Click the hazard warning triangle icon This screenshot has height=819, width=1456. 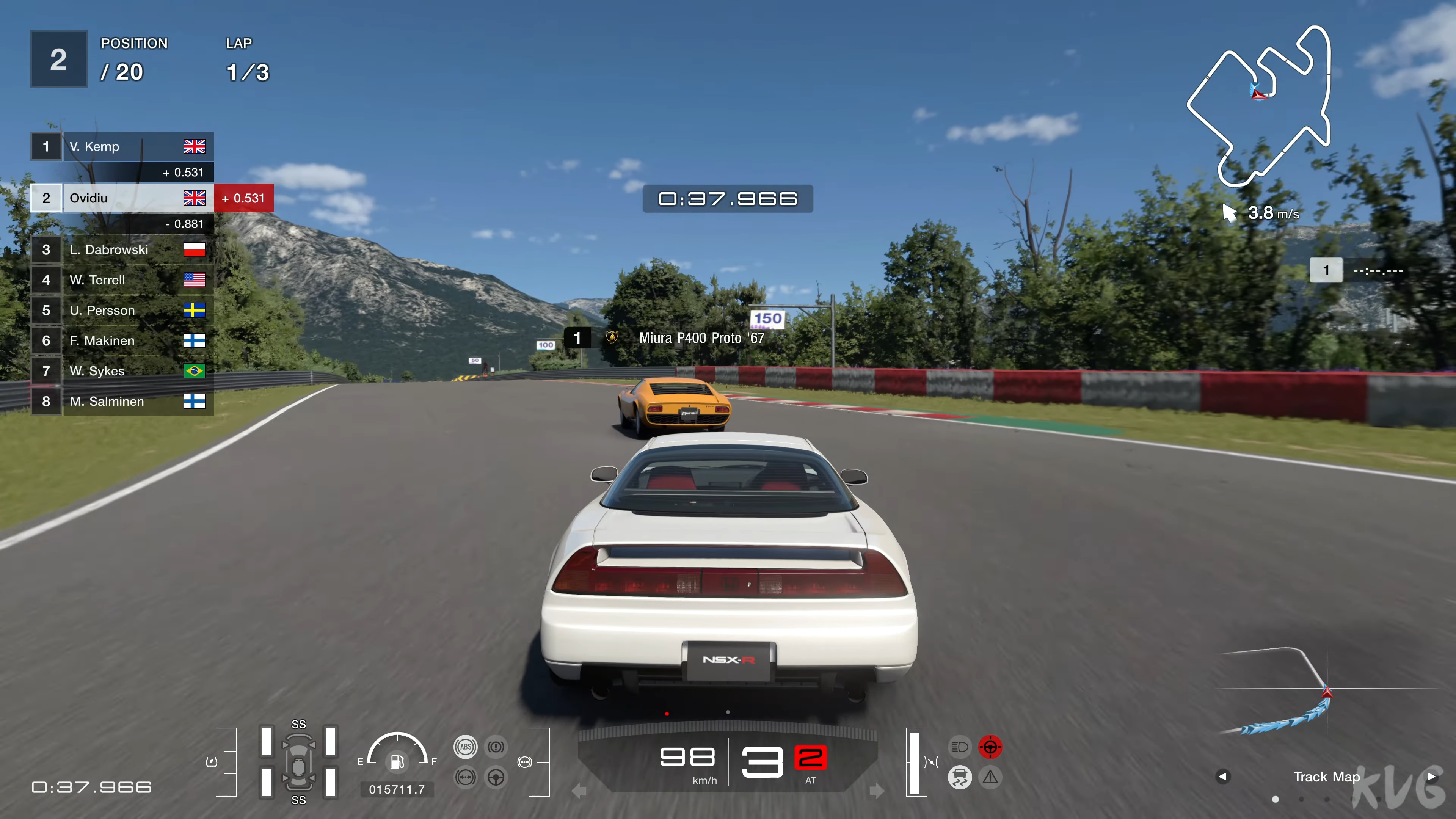(x=990, y=778)
